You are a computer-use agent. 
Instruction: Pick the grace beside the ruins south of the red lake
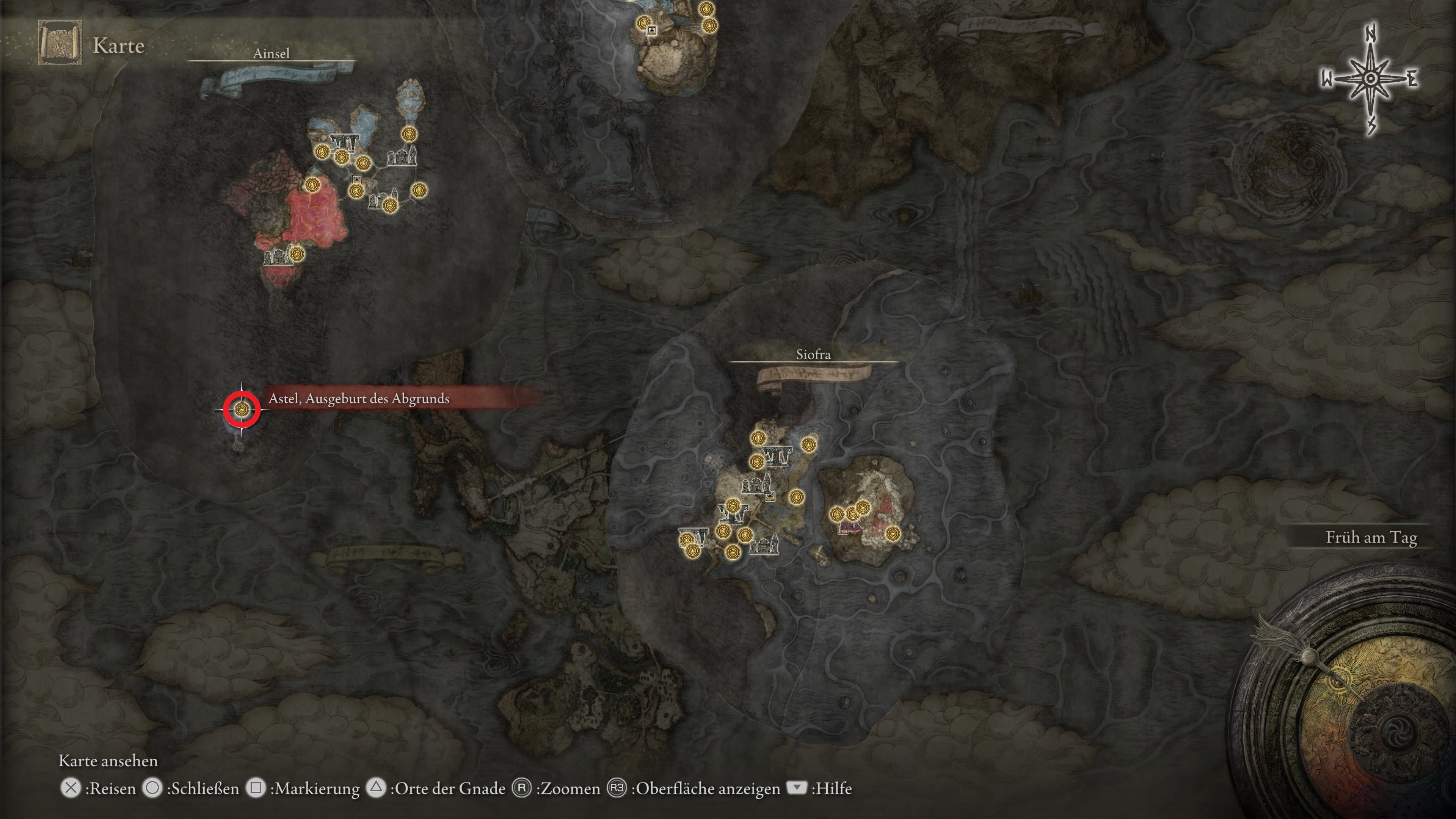(297, 254)
